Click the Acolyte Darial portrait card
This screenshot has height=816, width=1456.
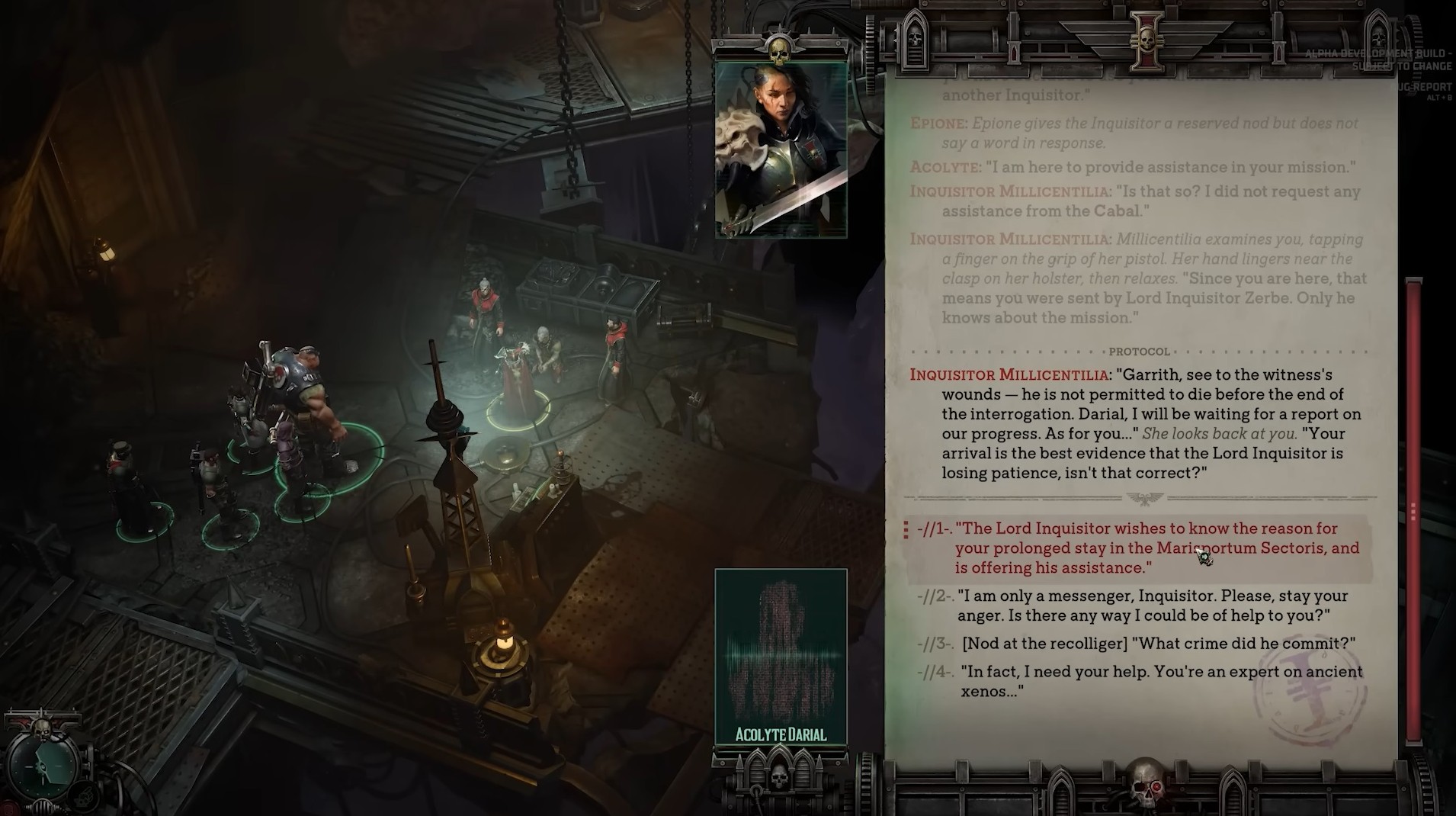point(781,656)
